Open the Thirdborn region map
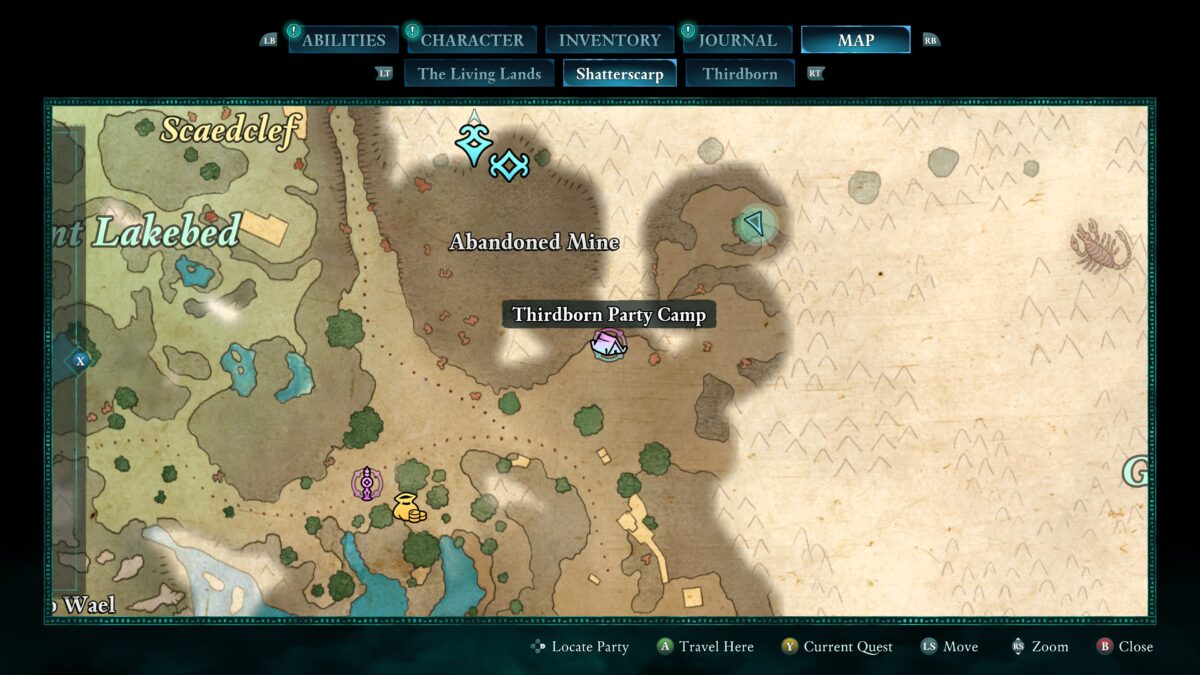 point(740,74)
